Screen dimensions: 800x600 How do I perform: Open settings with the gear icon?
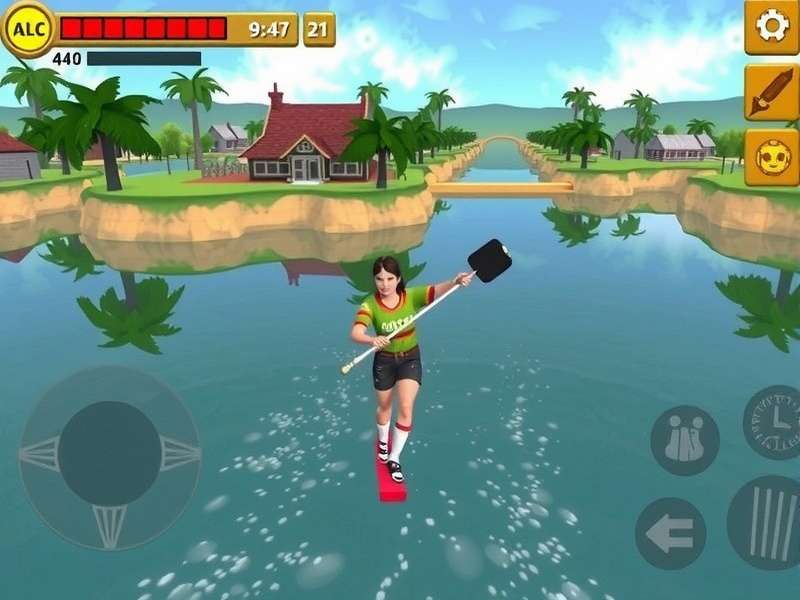[772, 26]
